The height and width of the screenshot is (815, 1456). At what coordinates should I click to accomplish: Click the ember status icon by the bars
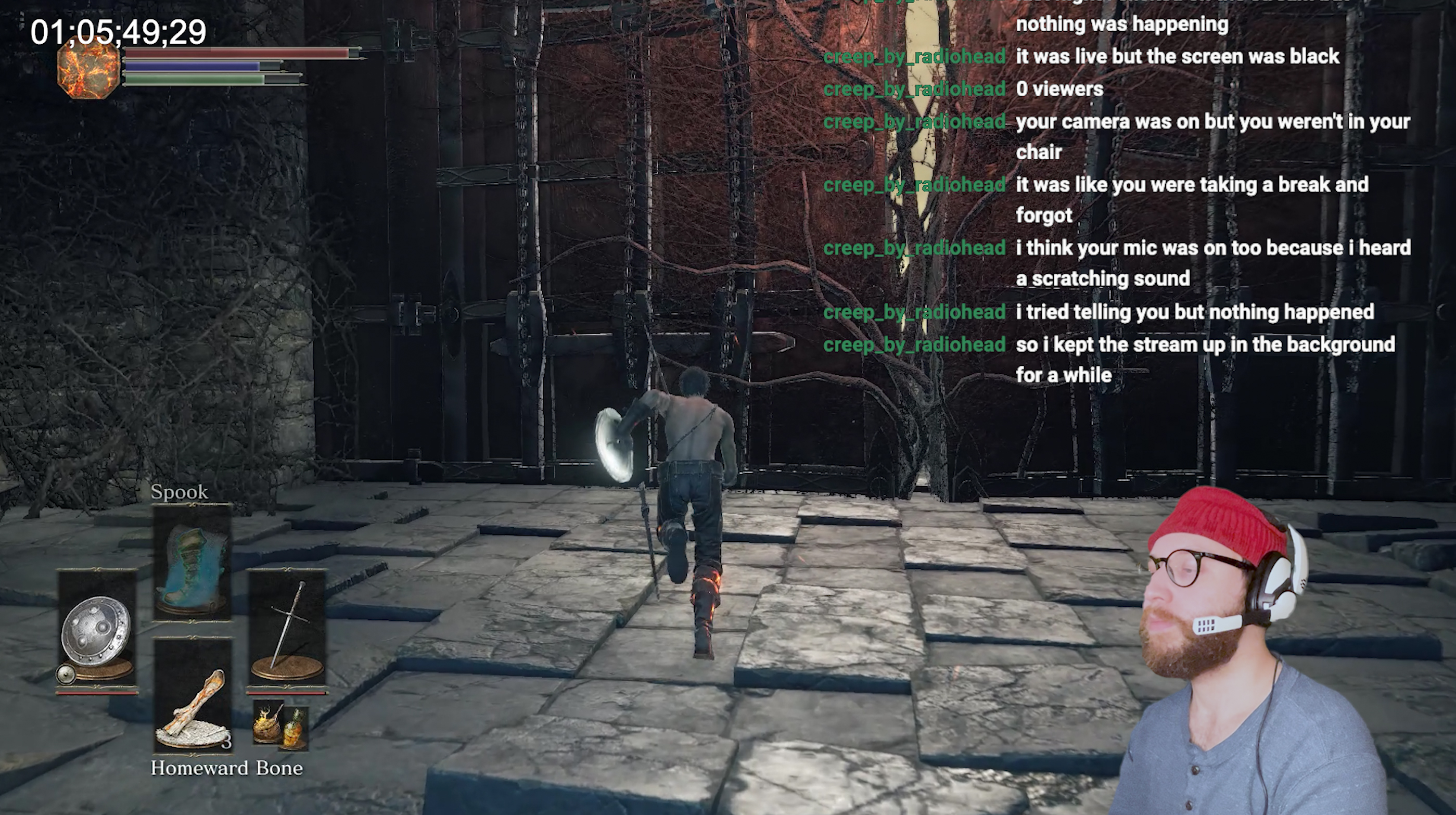[89, 71]
